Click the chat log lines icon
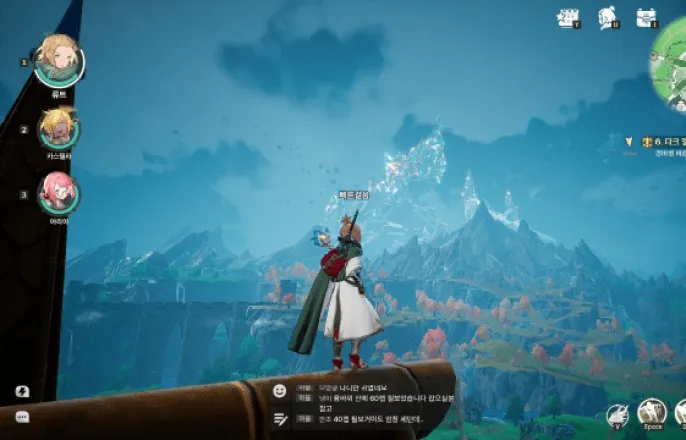686x440 pixels. (x=279, y=418)
